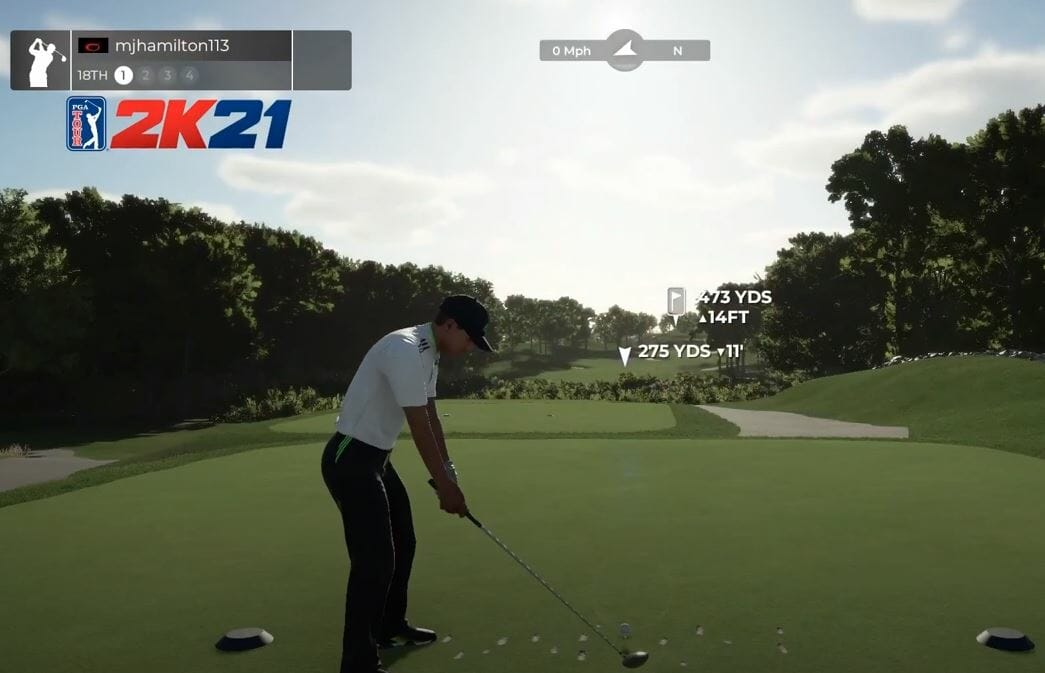This screenshot has height=673, width=1045.
Task: Click the PGA Tour 2K21 logo
Action: pyautogui.click(x=179, y=124)
